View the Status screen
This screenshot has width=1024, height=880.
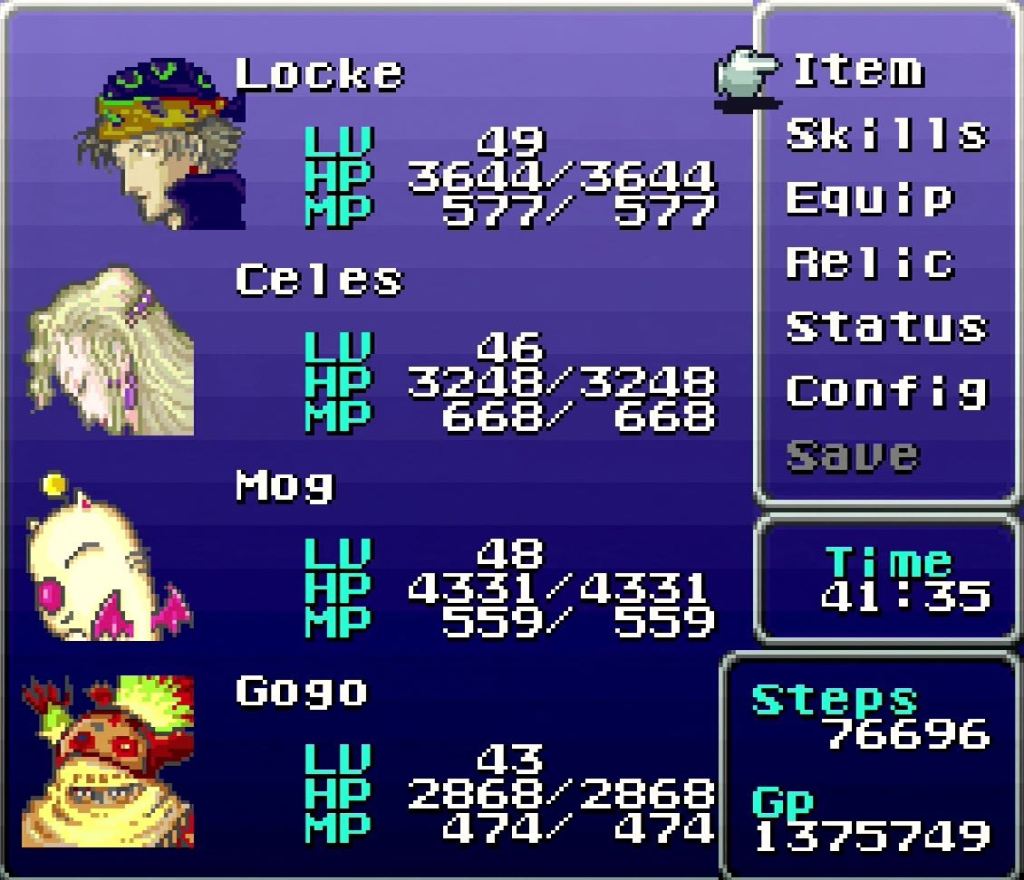[x=886, y=327]
